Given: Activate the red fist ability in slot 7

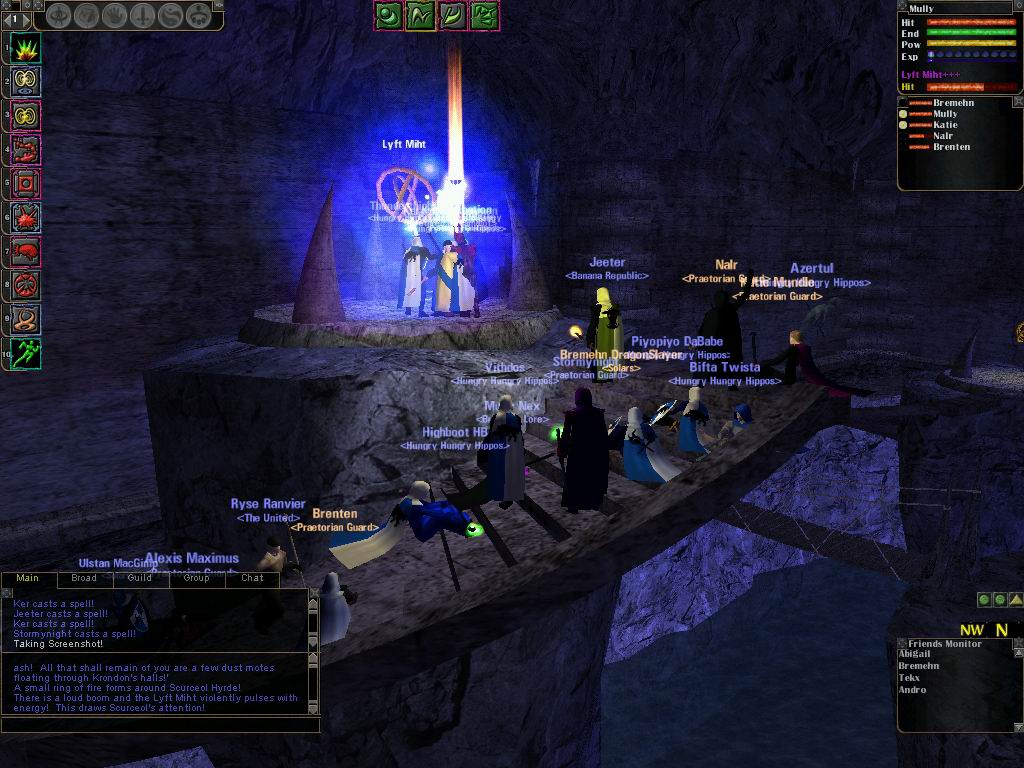Looking at the screenshot, I should [x=26, y=251].
